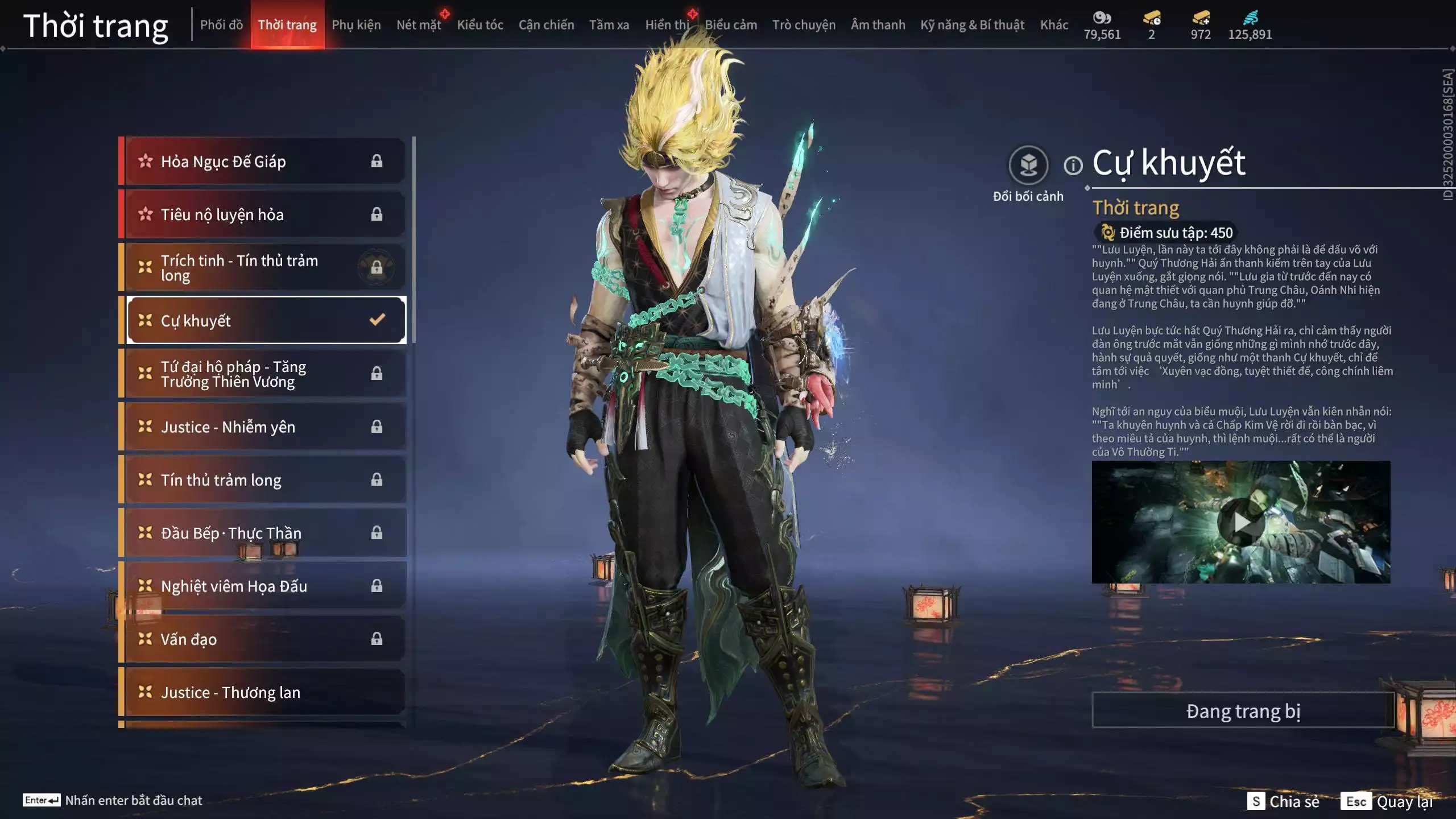The width and height of the screenshot is (1456, 819).
Task: Click the chat prompt to start chatting
Action: (x=133, y=800)
